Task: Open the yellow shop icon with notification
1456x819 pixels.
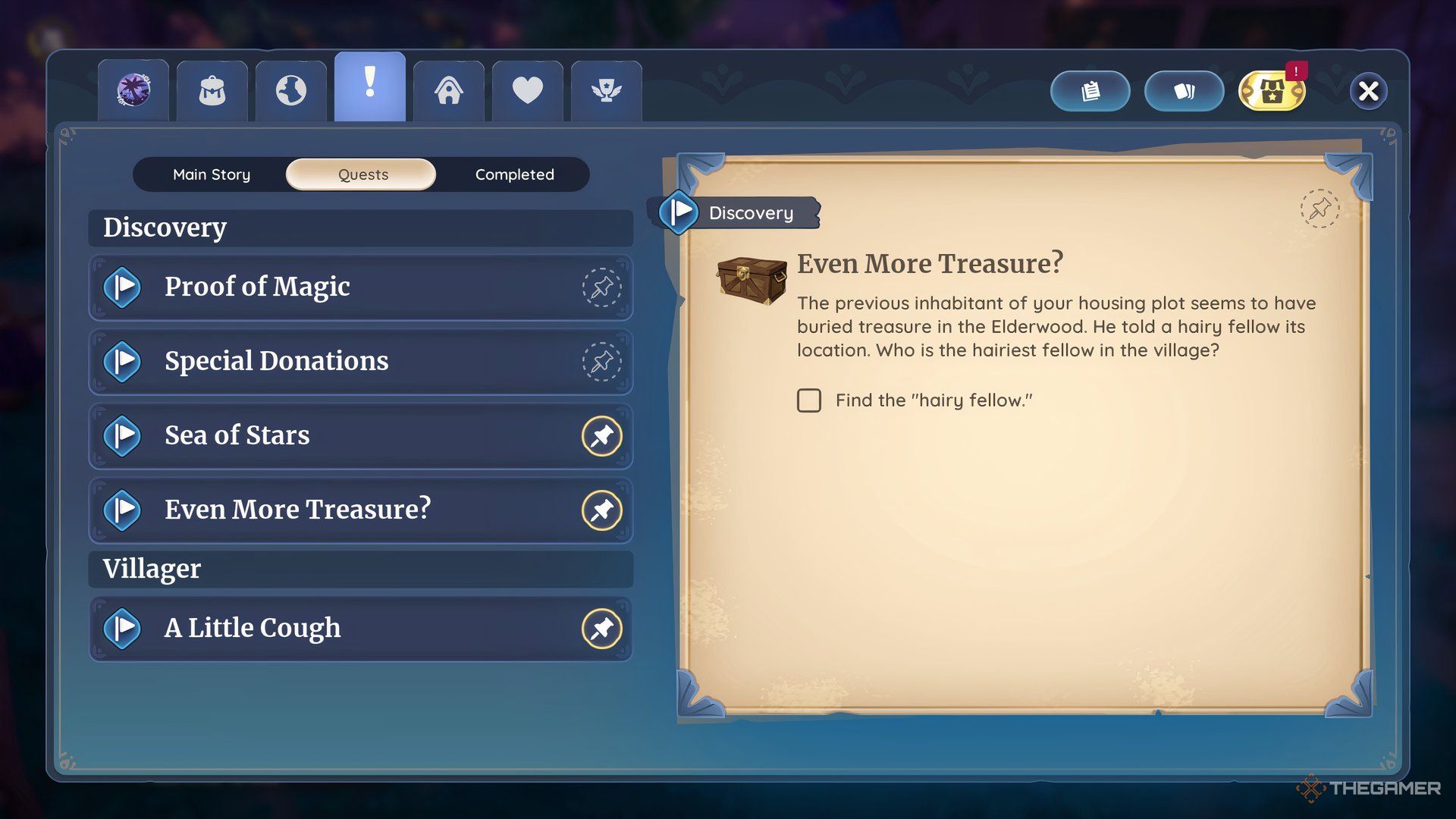Action: [x=1271, y=91]
